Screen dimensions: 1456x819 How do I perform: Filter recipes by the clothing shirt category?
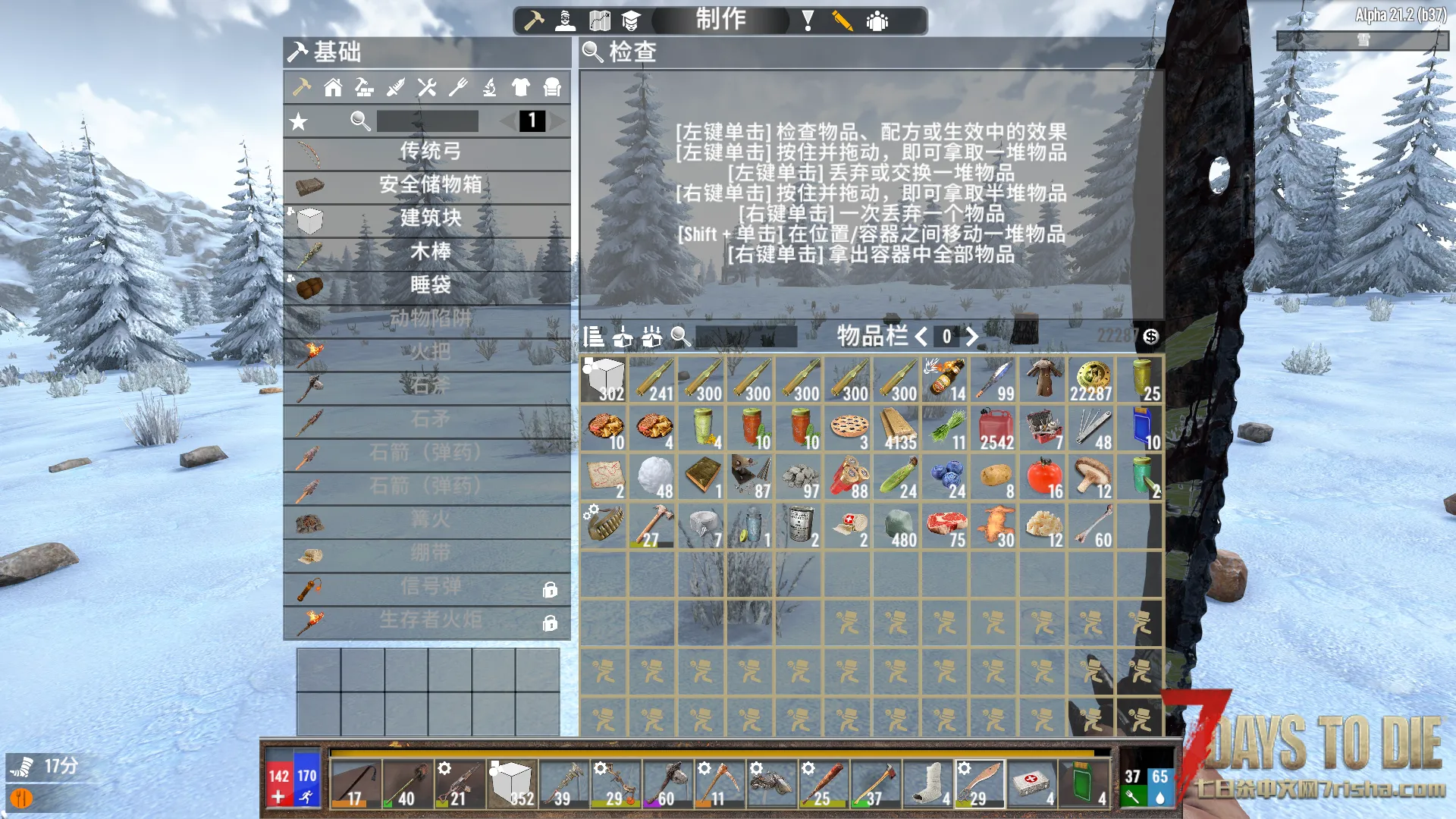520,88
